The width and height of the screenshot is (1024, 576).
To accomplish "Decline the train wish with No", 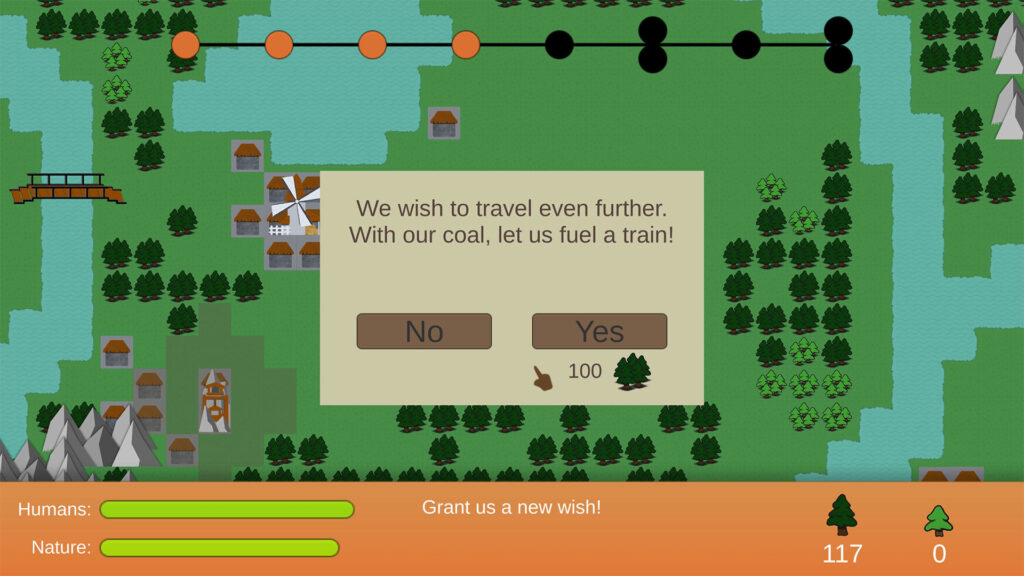I will tap(424, 331).
